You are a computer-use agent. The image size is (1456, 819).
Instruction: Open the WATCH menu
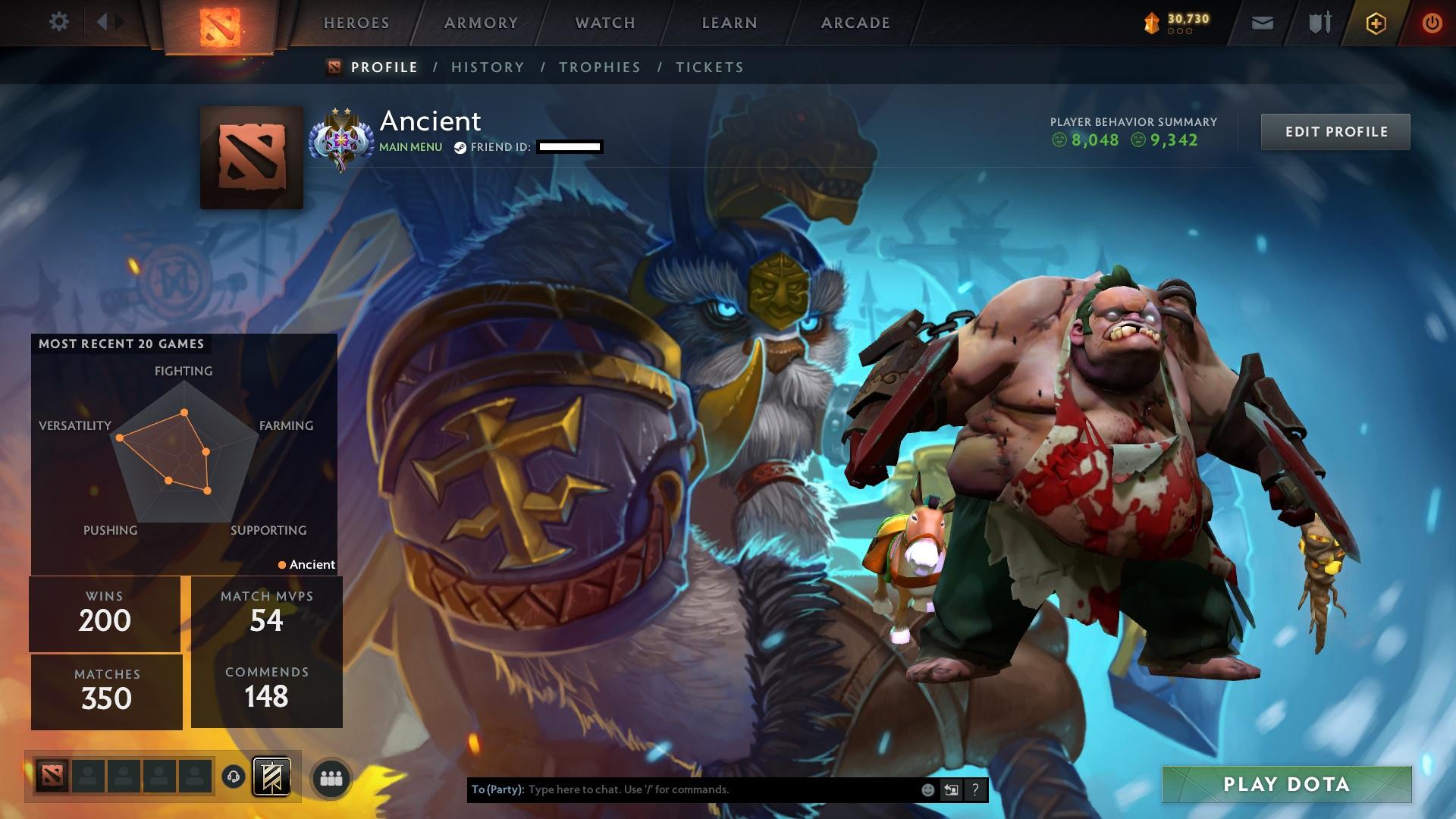point(604,23)
